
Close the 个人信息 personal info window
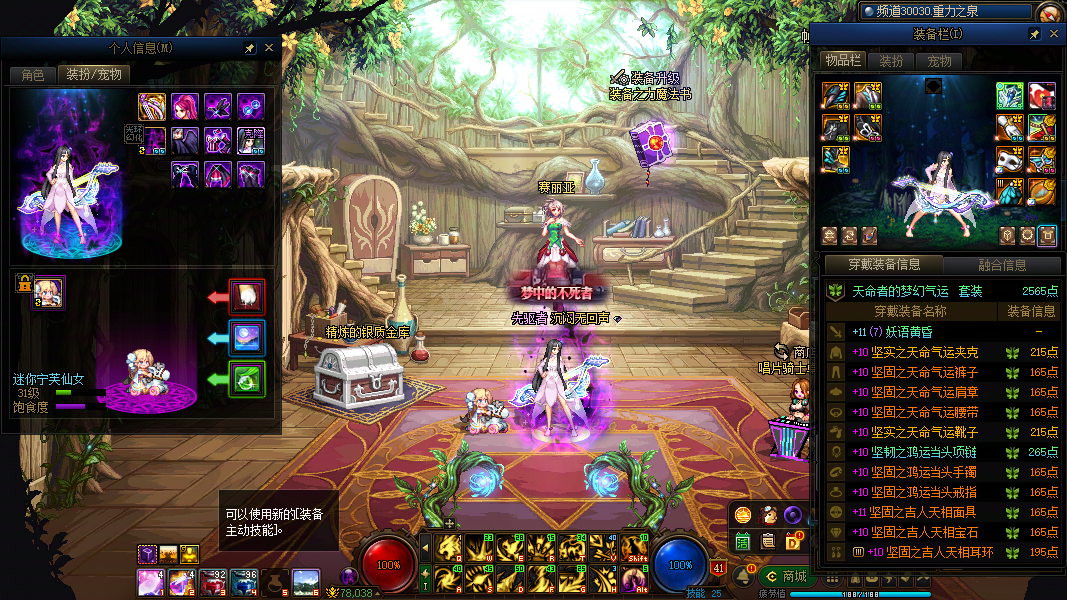pos(268,48)
